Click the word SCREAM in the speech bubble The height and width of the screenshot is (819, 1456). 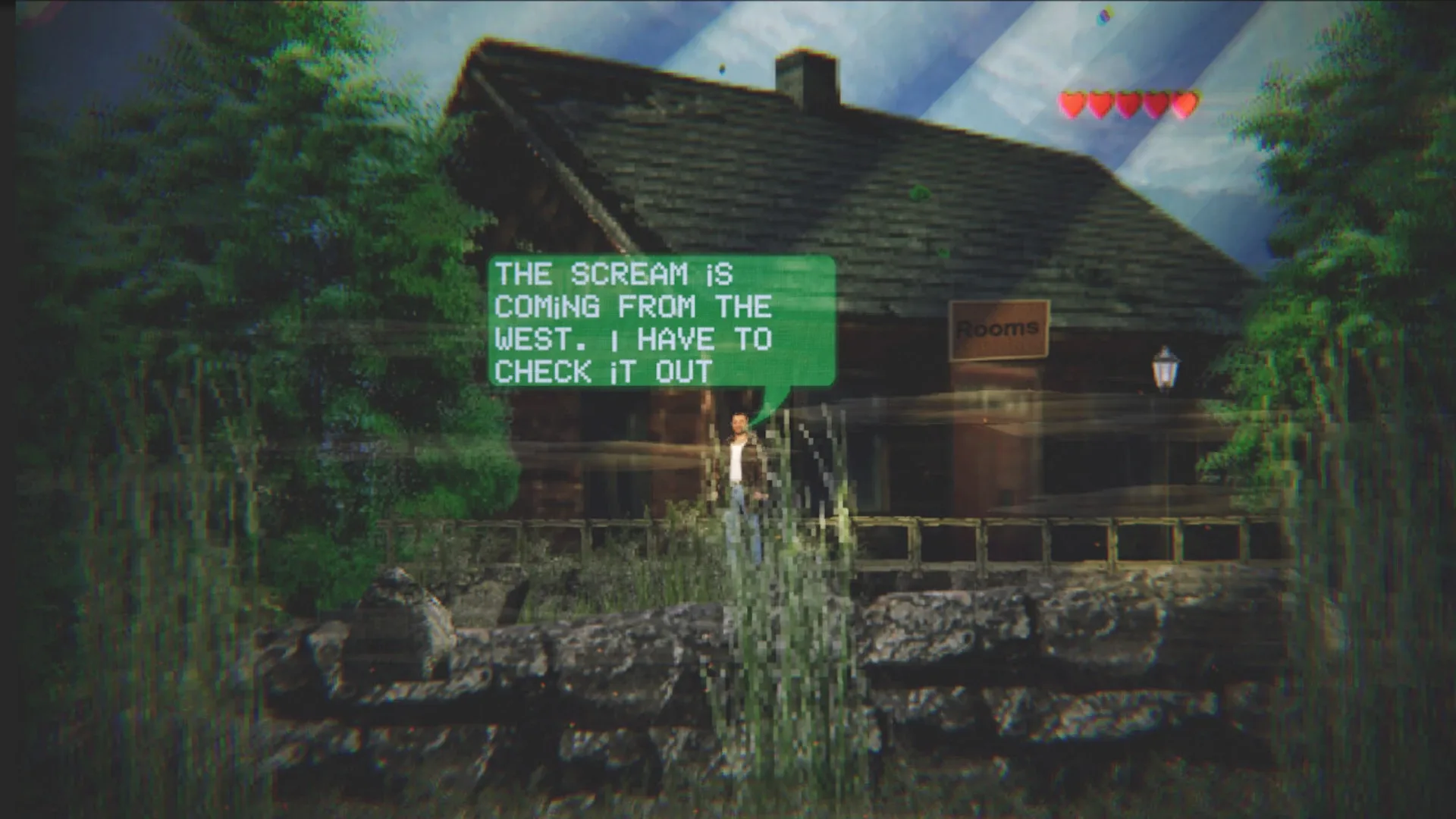click(629, 273)
